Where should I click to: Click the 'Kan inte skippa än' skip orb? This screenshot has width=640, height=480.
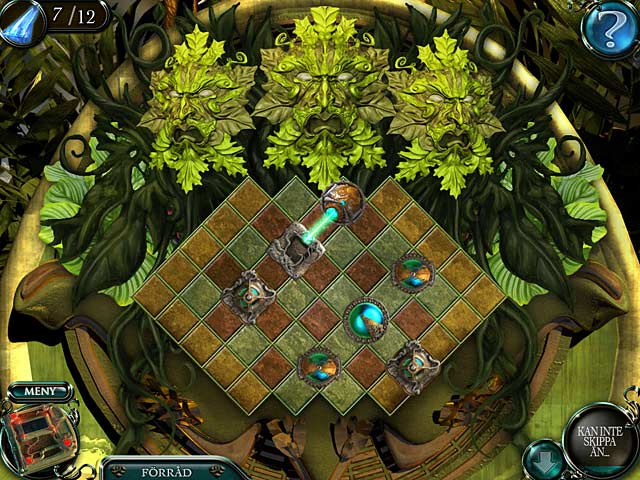[x=600, y=439]
